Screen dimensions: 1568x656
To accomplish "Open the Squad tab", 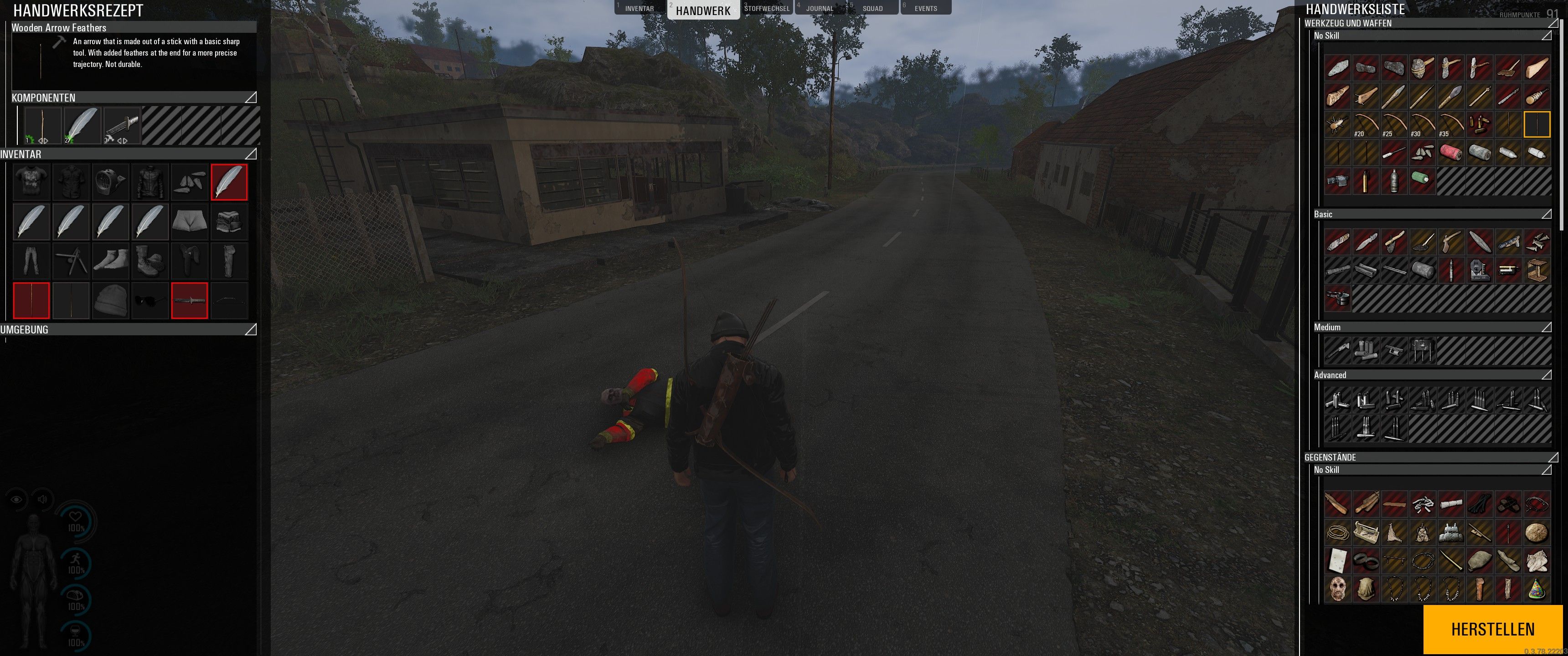I will click(x=872, y=9).
